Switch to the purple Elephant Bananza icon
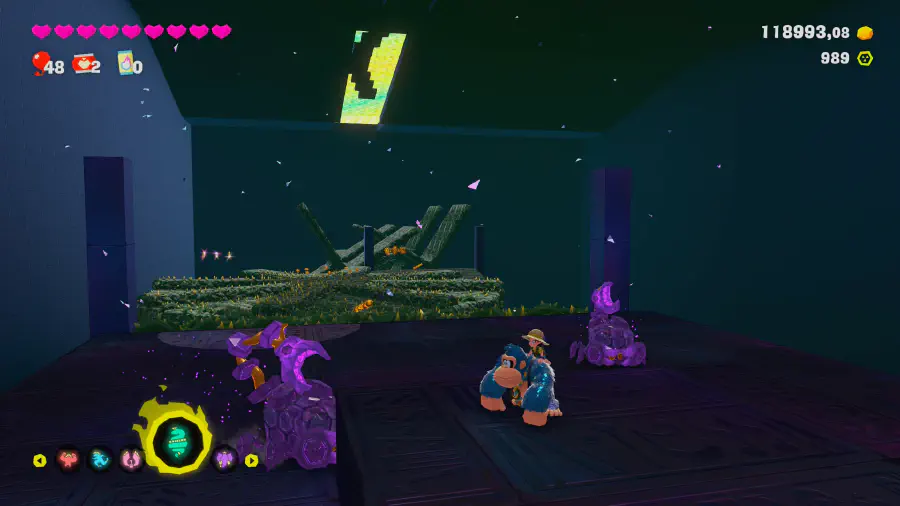900x506 pixels. (224, 460)
